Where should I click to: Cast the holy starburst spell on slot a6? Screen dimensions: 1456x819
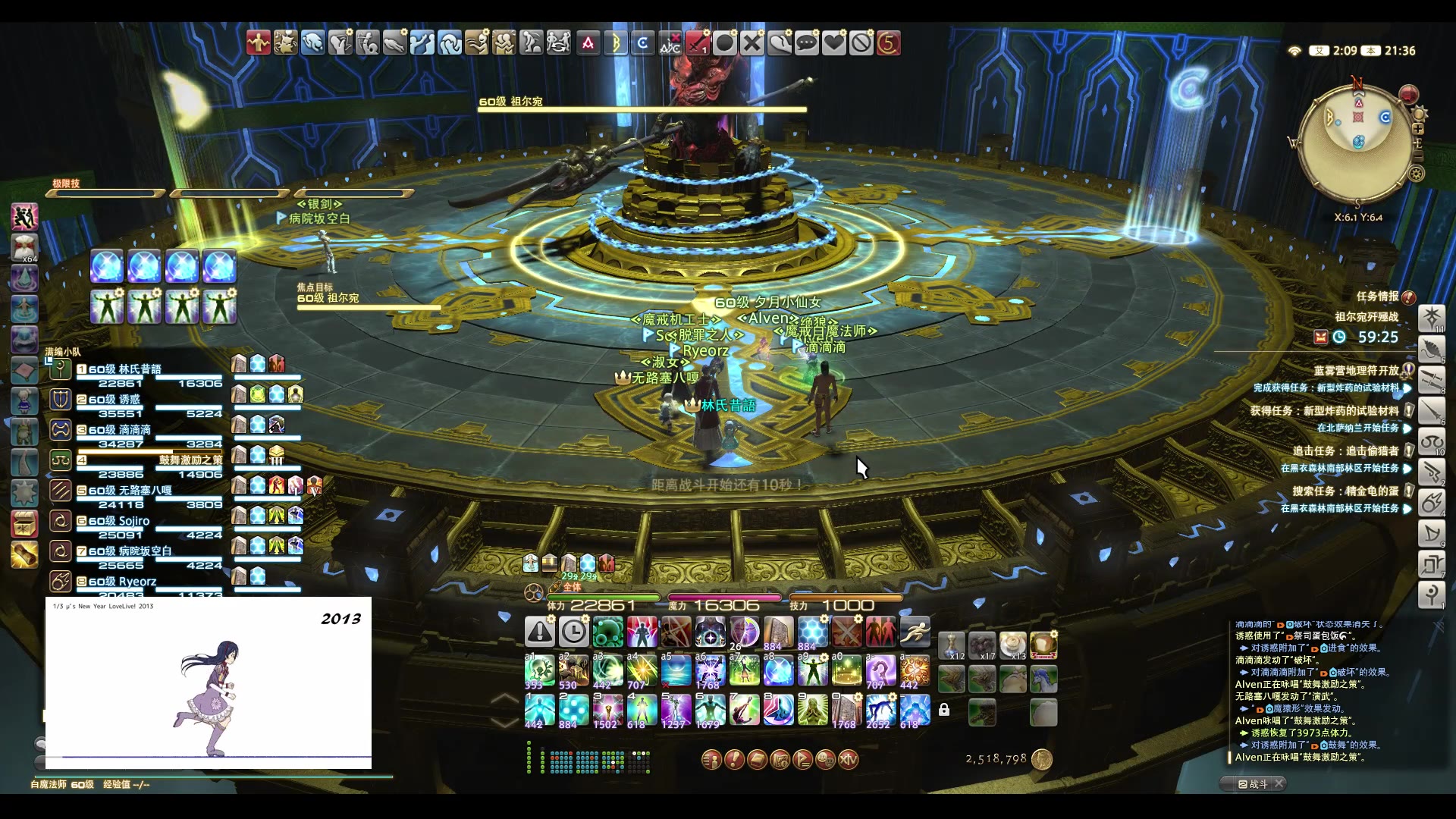(x=710, y=670)
